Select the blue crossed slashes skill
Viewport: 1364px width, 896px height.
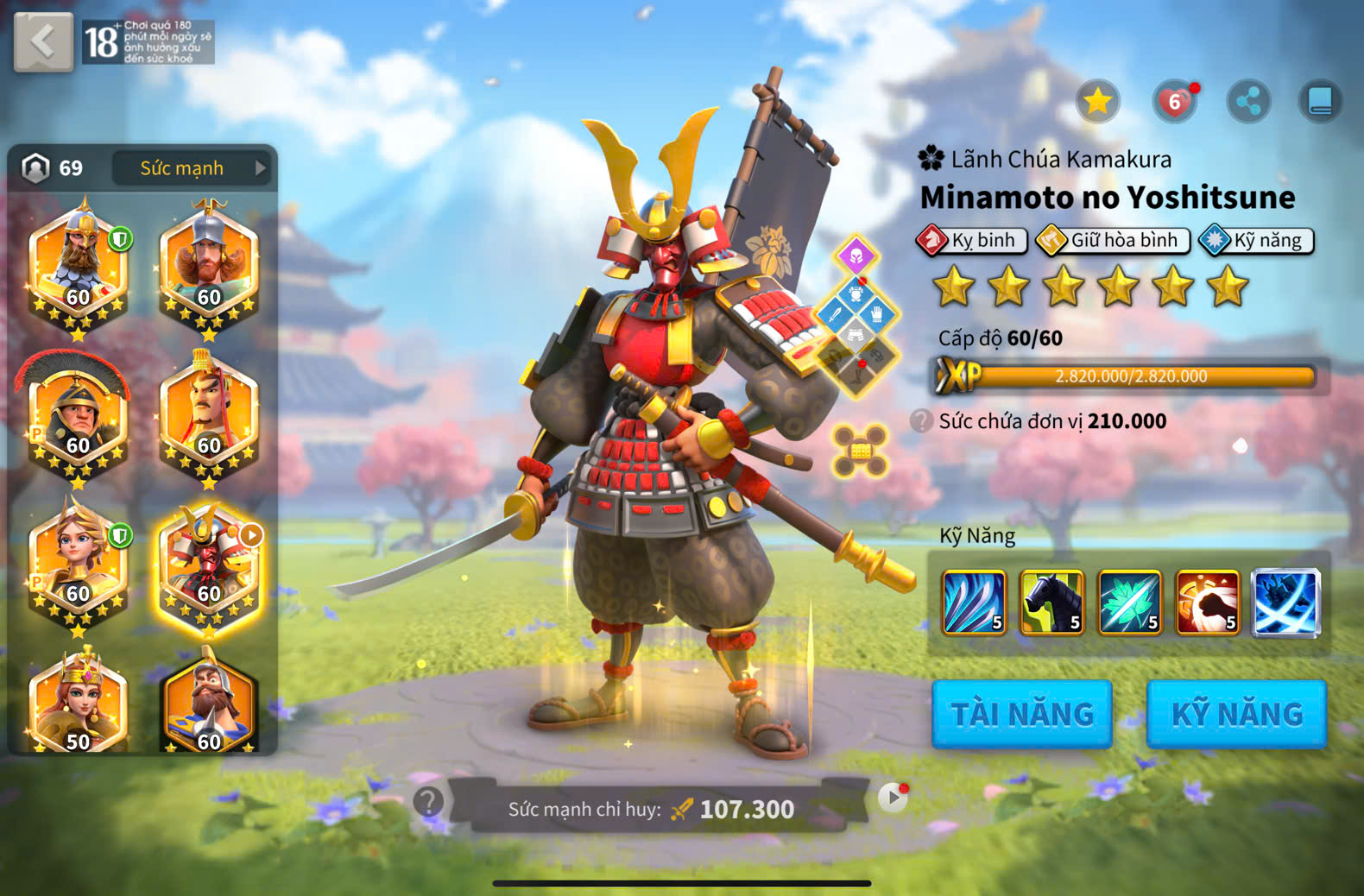(1285, 603)
